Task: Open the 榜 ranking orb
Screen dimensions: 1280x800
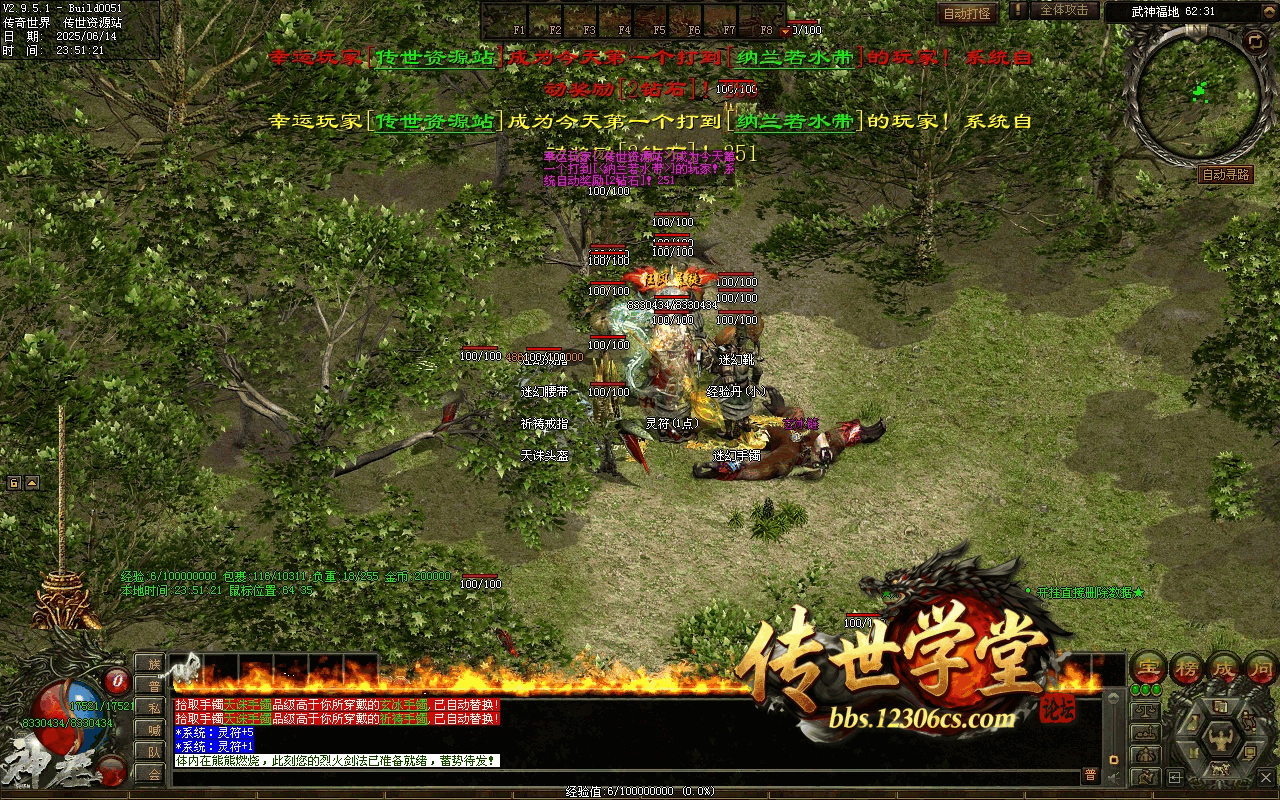Action: coord(1188,668)
